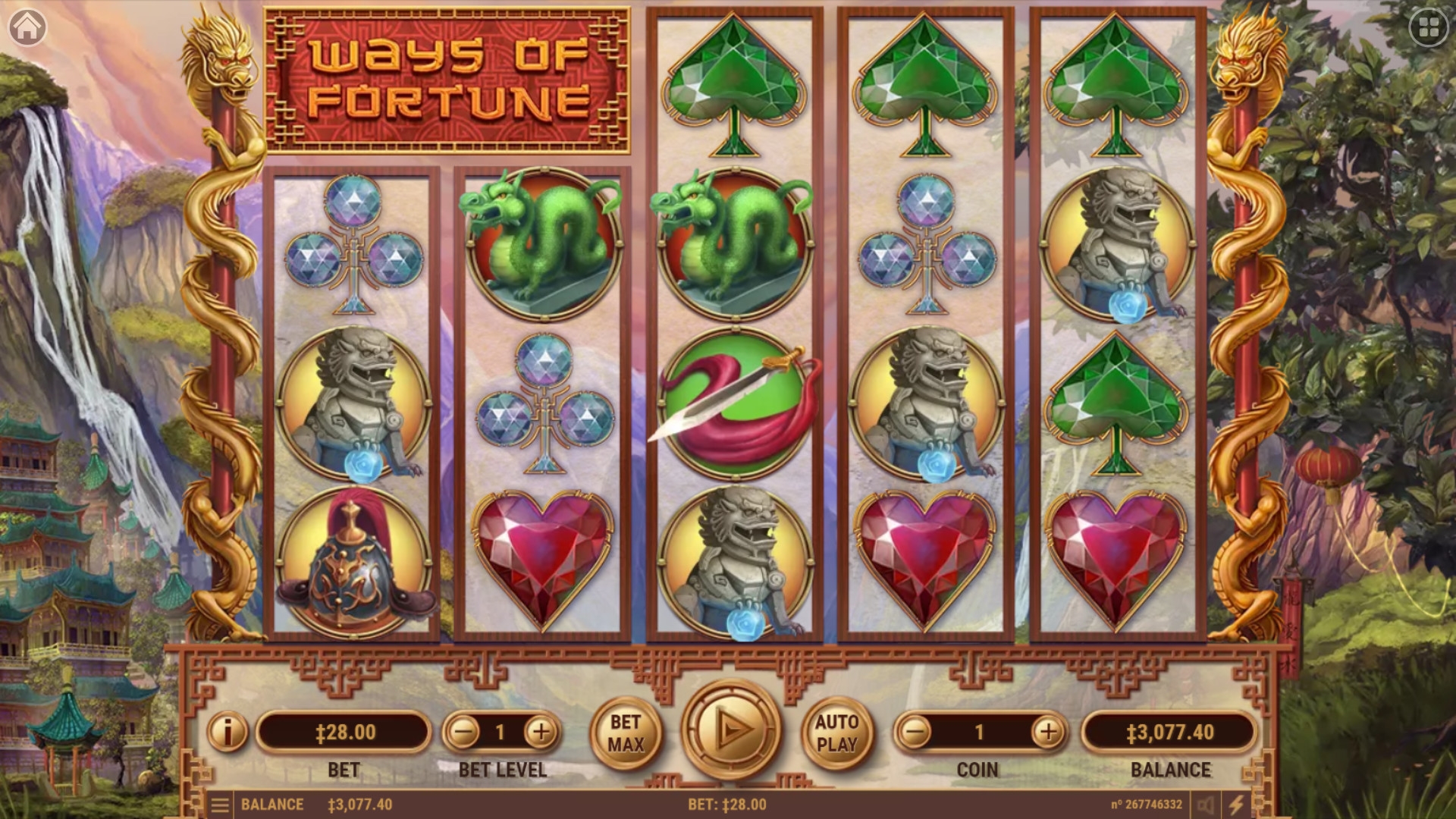Open the hamburger menu in bottom bar
The image size is (1456, 819).
pyautogui.click(x=220, y=805)
